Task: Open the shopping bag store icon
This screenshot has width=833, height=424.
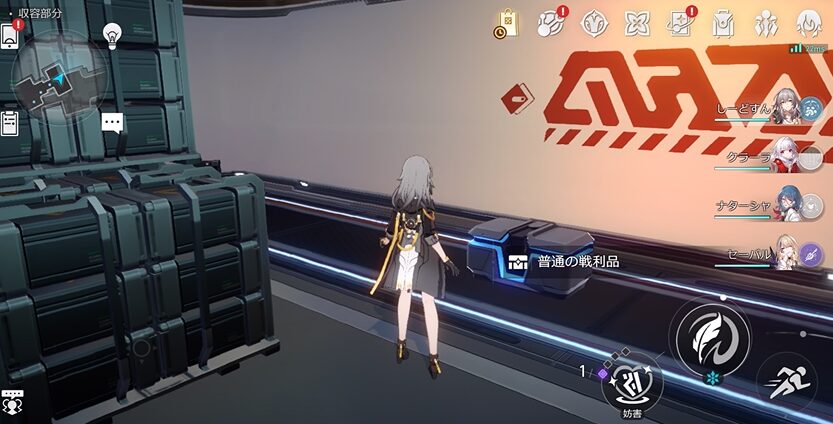Action: click(507, 22)
